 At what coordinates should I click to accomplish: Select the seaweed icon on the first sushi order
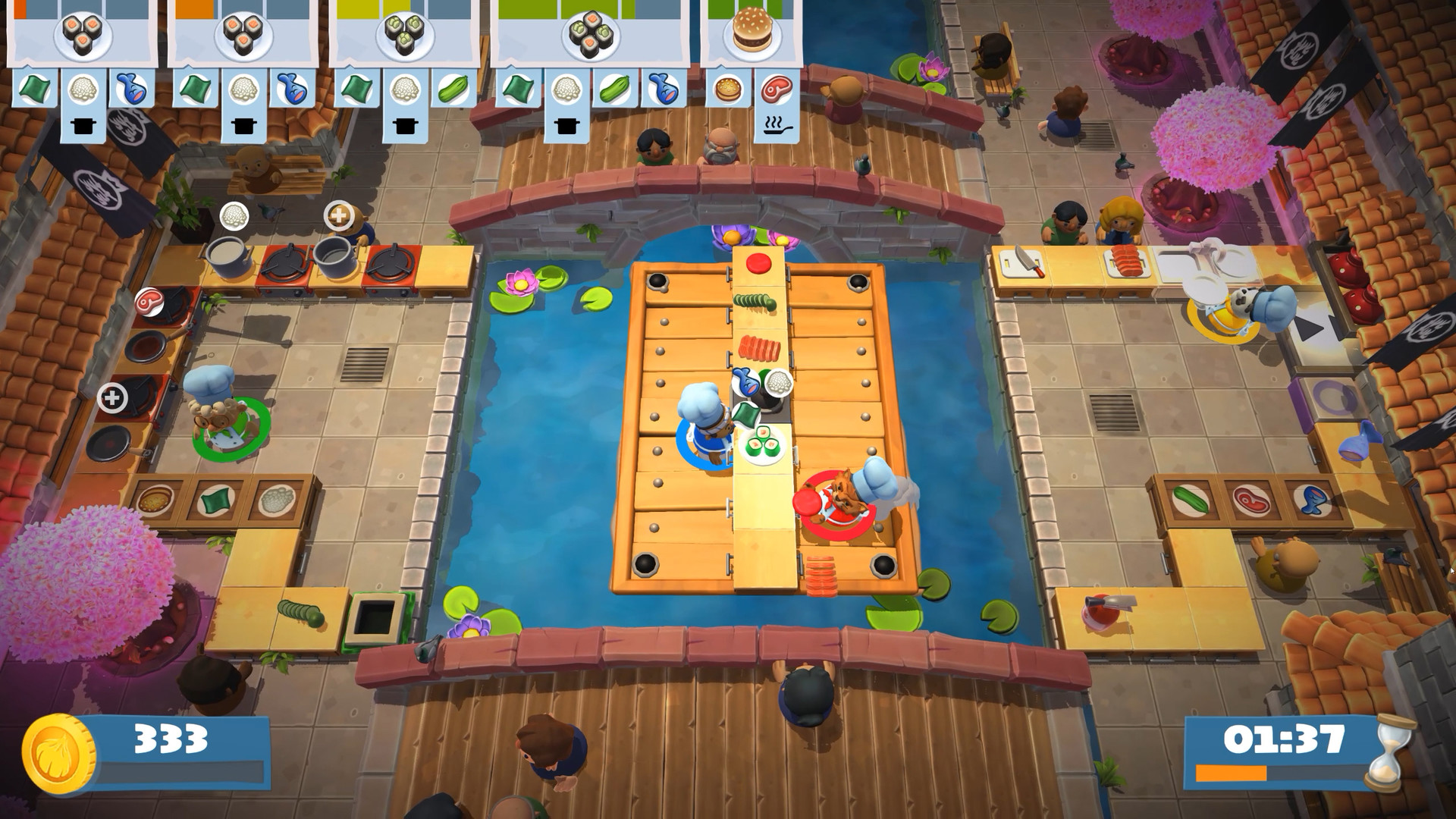34,87
